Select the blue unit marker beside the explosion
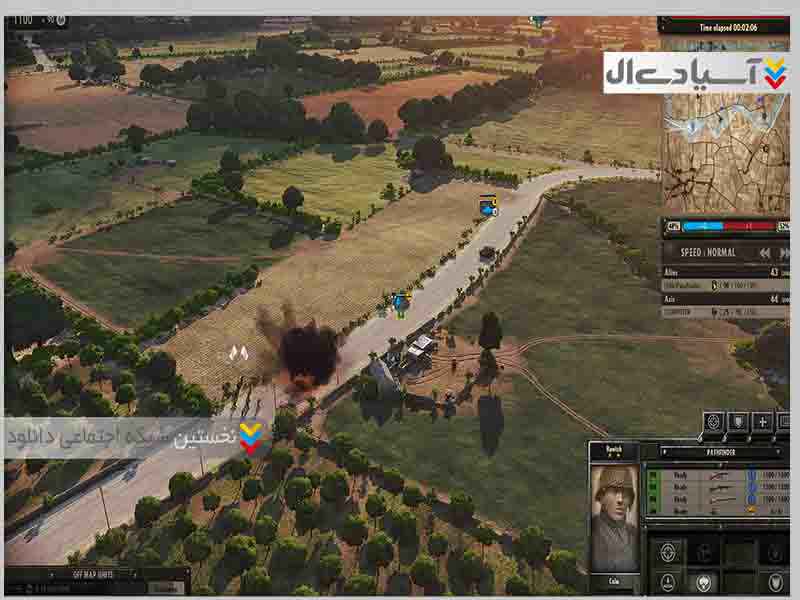Screen dimensions: 800x600 pyautogui.click(x=401, y=302)
